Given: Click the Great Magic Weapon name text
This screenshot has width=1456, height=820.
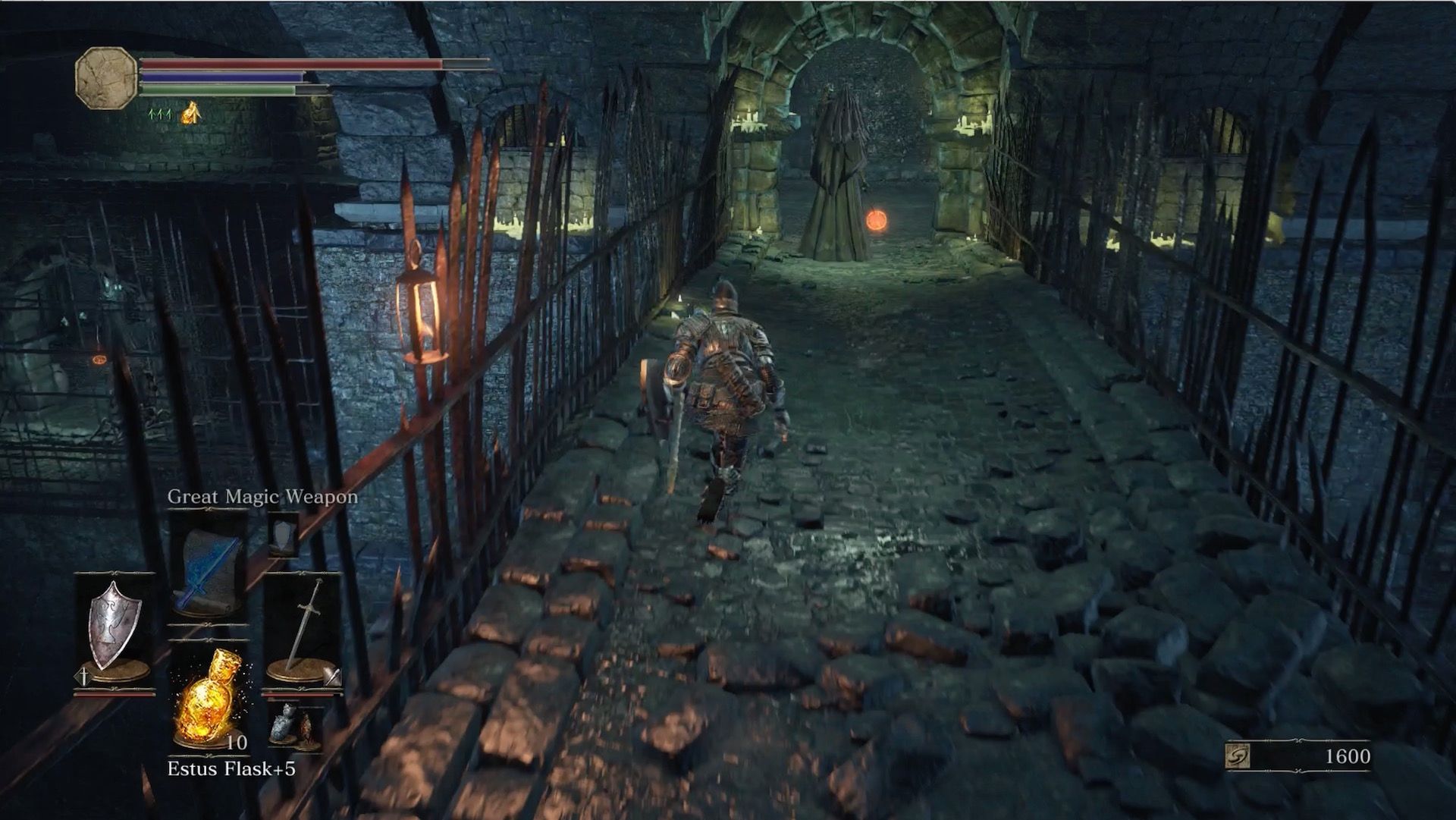Looking at the screenshot, I should [262, 498].
